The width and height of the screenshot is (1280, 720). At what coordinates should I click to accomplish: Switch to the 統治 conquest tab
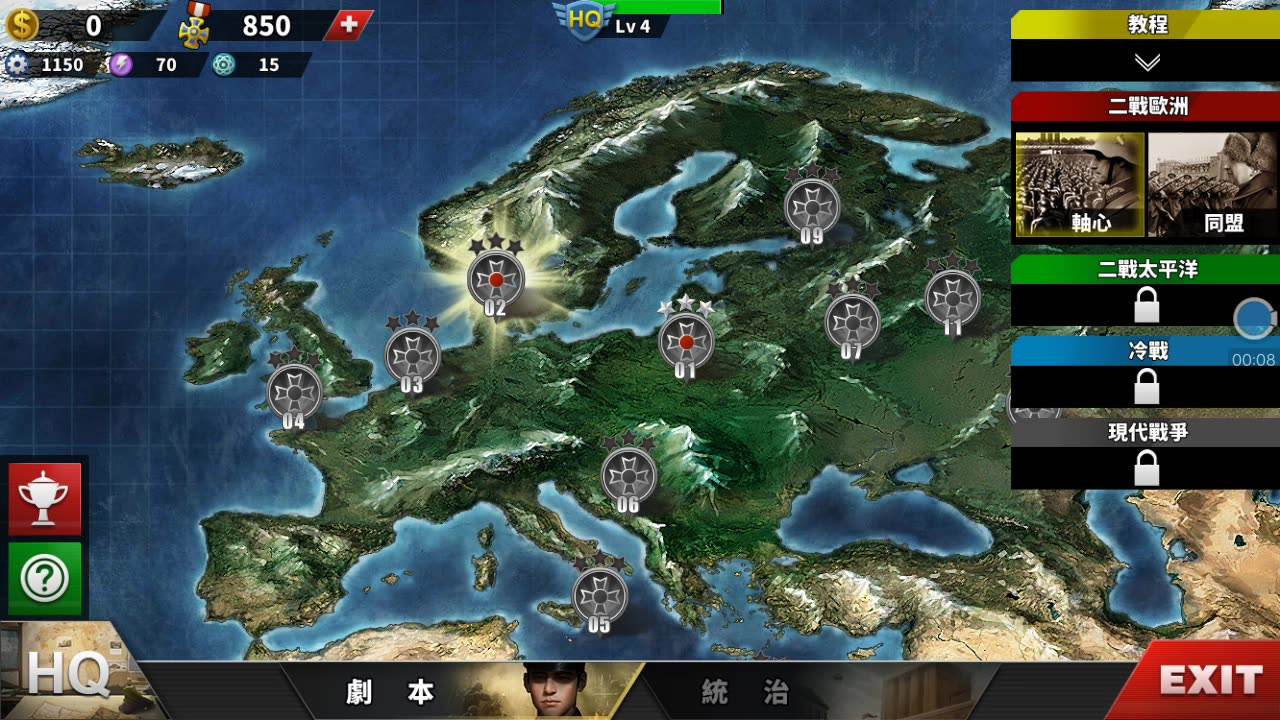point(745,692)
